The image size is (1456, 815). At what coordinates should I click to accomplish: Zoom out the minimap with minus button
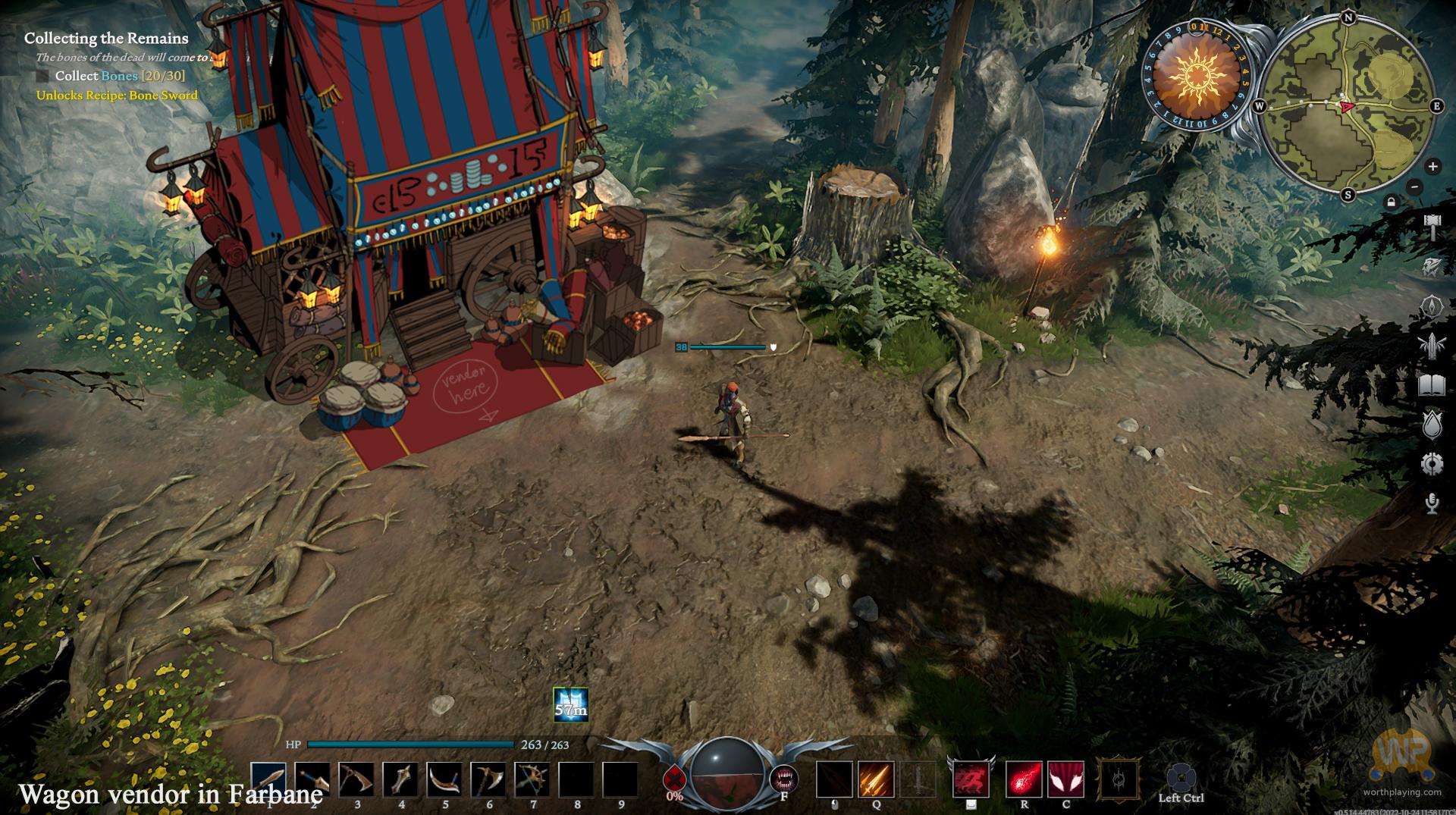[x=1414, y=187]
